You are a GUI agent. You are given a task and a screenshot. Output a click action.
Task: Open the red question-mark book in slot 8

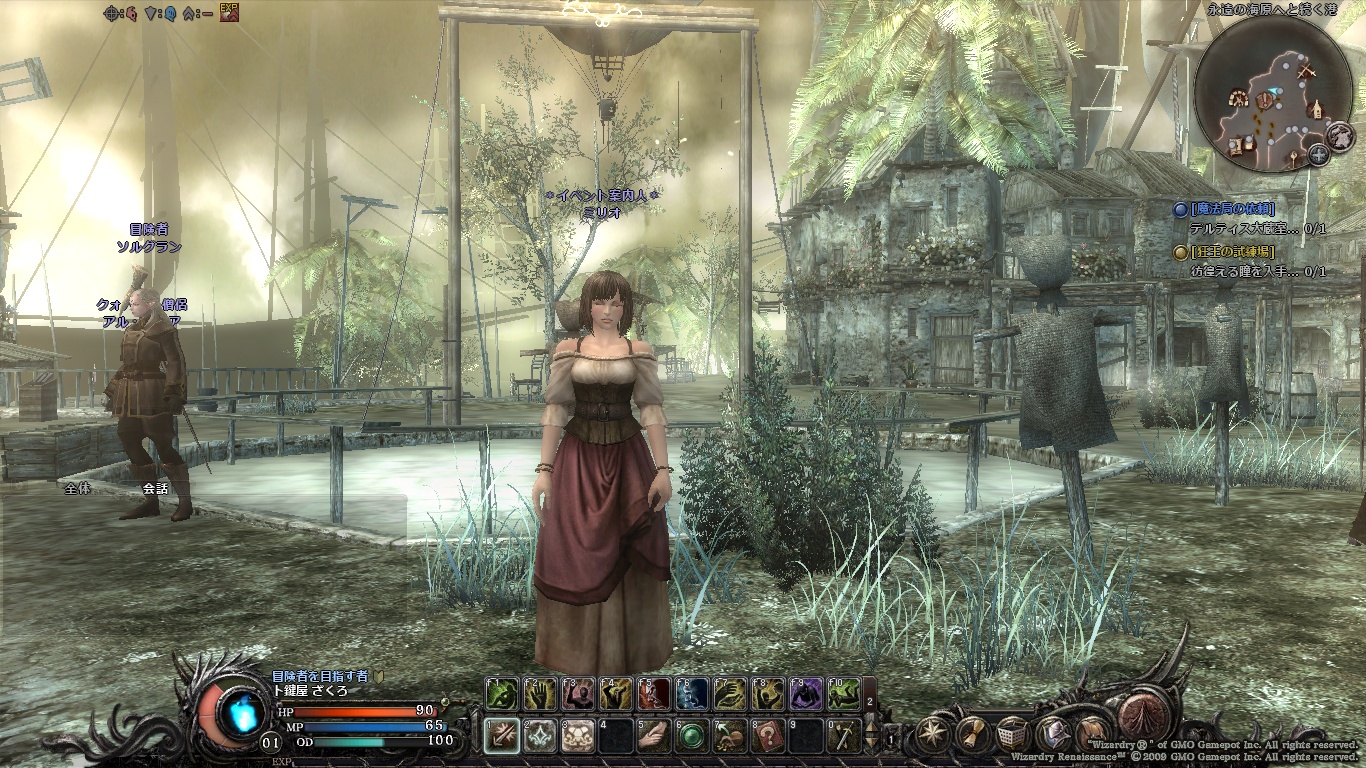768,736
